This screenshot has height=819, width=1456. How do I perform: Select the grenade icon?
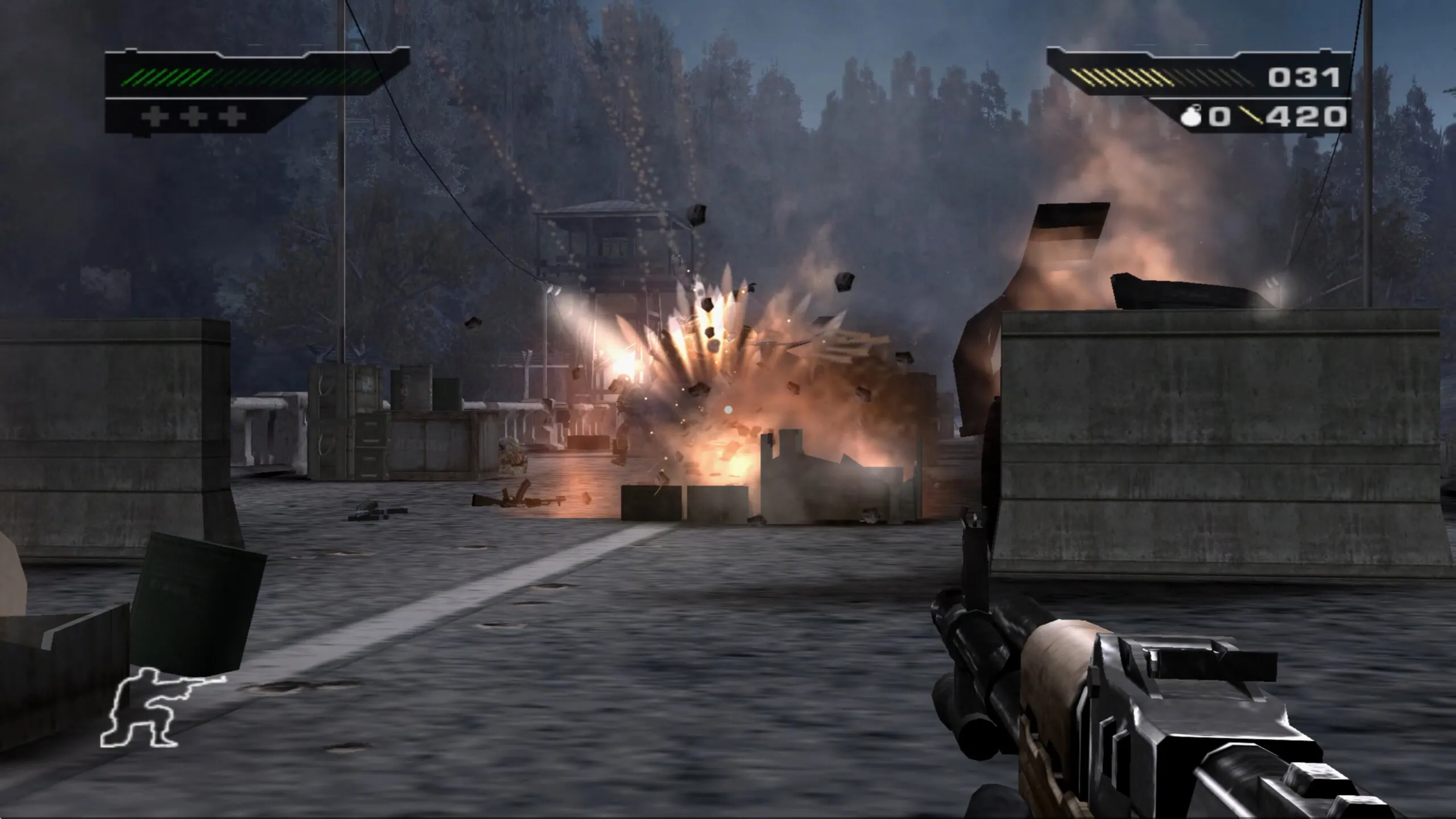[x=1193, y=117]
